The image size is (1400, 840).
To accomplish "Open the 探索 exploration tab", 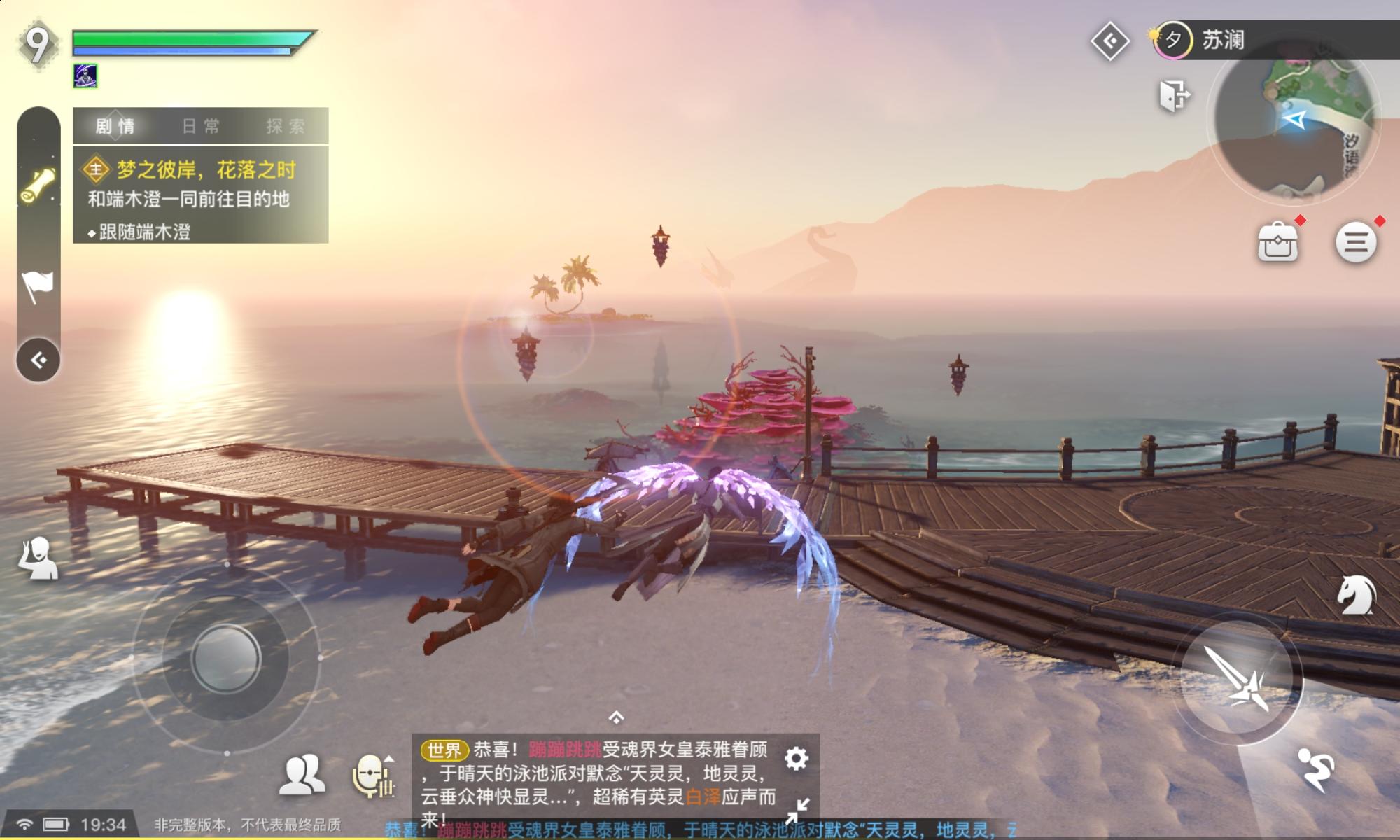I will click(x=286, y=126).
